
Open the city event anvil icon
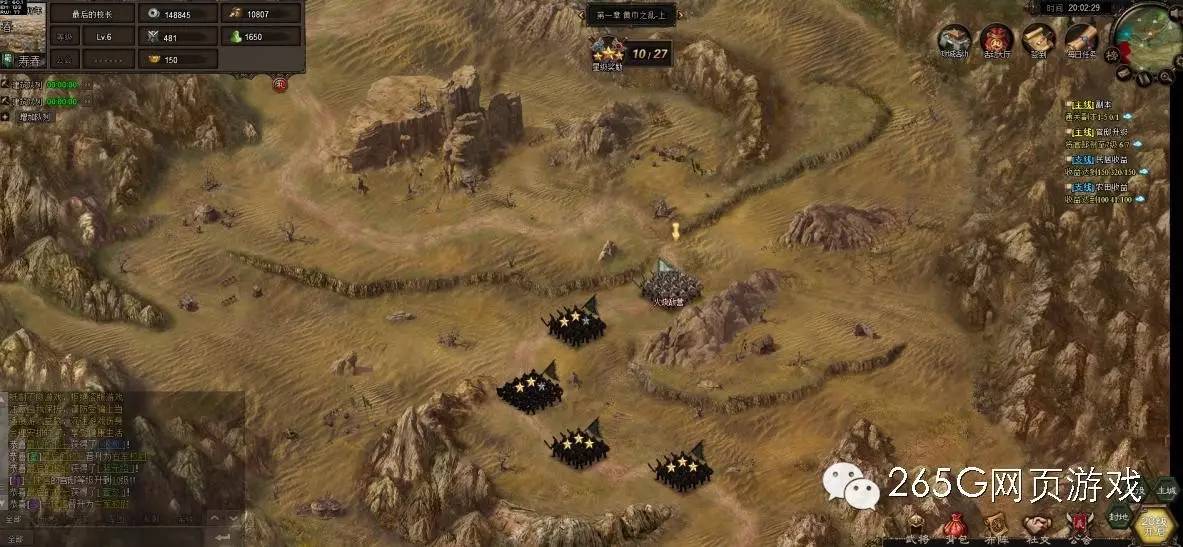[954, 42]
